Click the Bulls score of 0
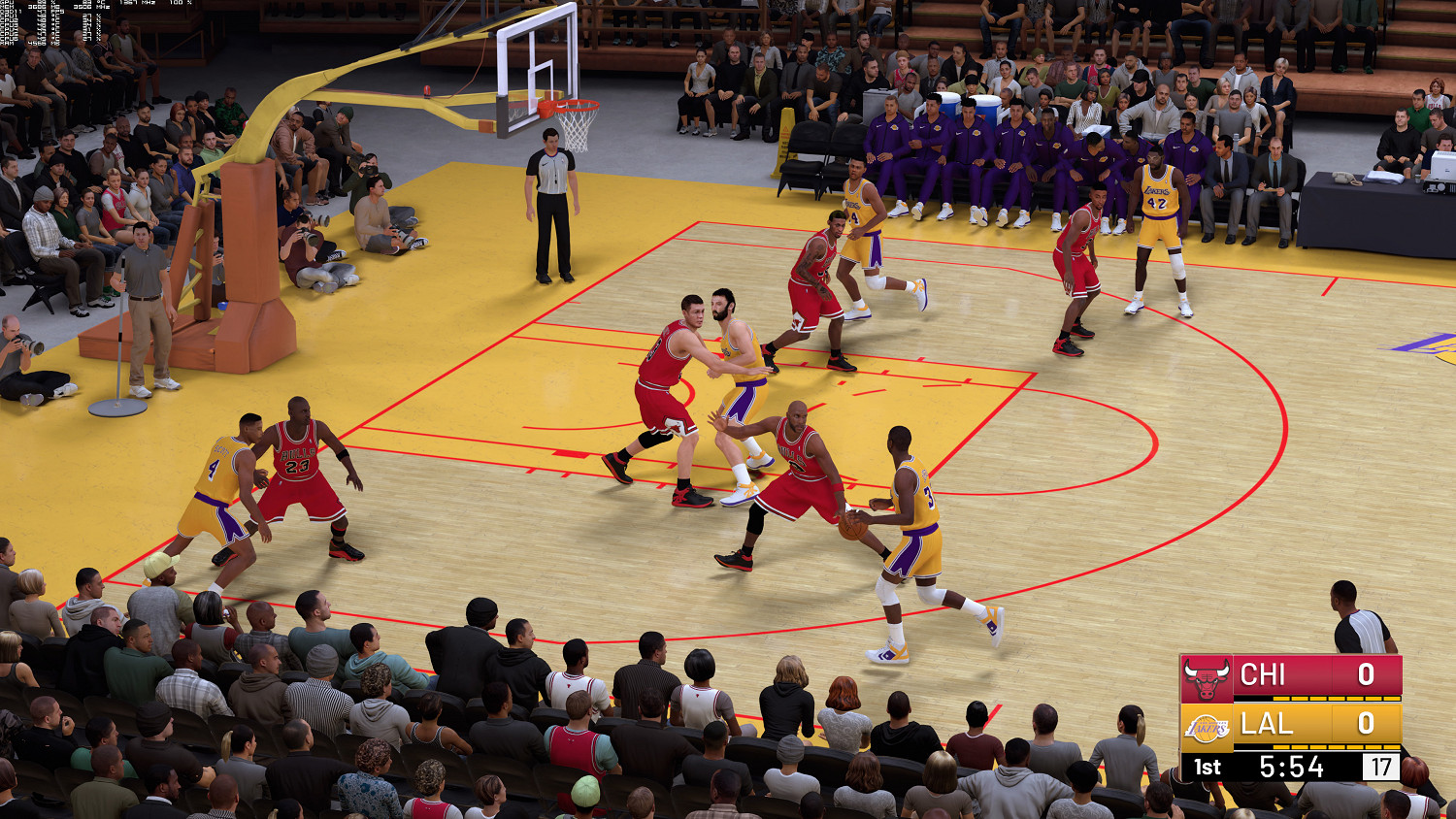1456x819 pixels. click(1365, 675)
